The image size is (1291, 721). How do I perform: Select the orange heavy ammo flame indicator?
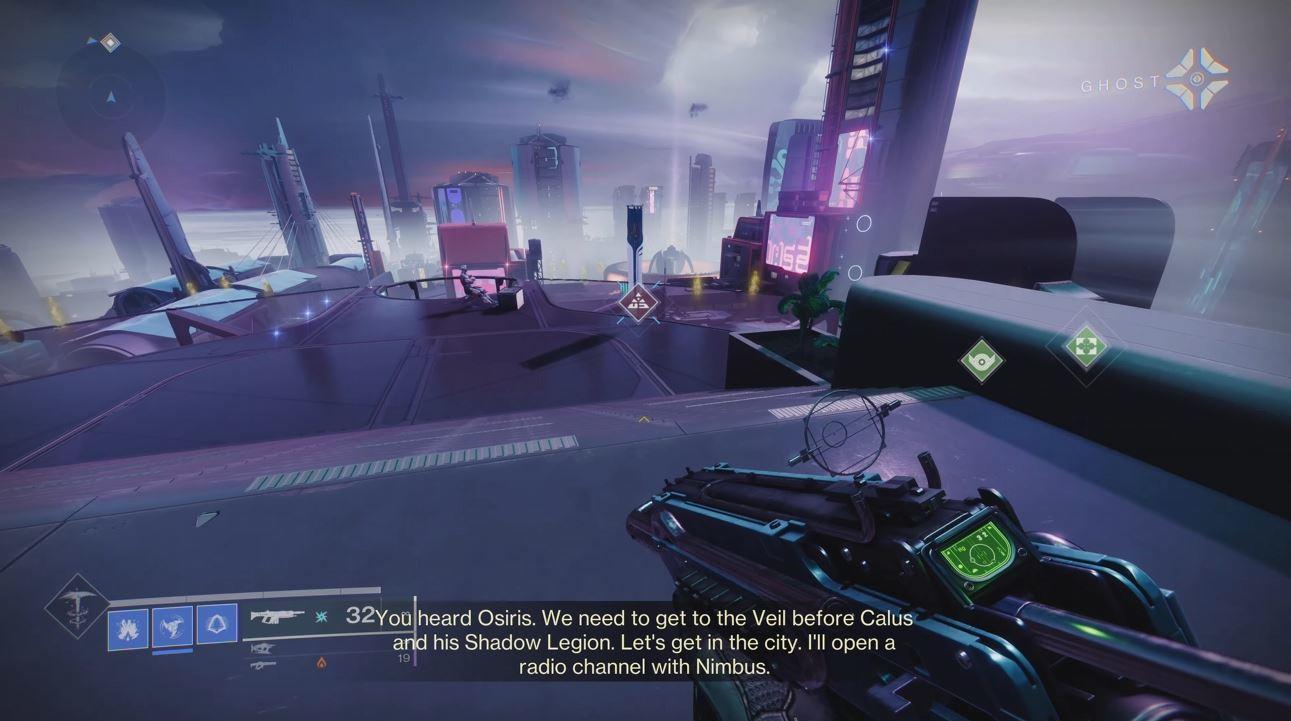click(321, 662)
